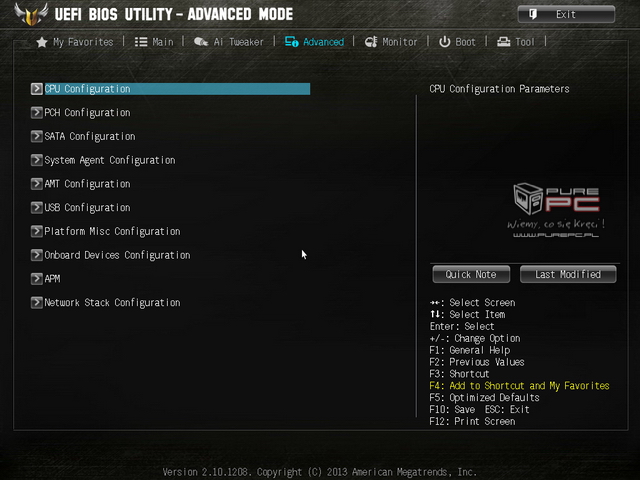The height and width of the screenshot is (480, 640).
Task: Open AMT Configuration
Action: (87, 184)
